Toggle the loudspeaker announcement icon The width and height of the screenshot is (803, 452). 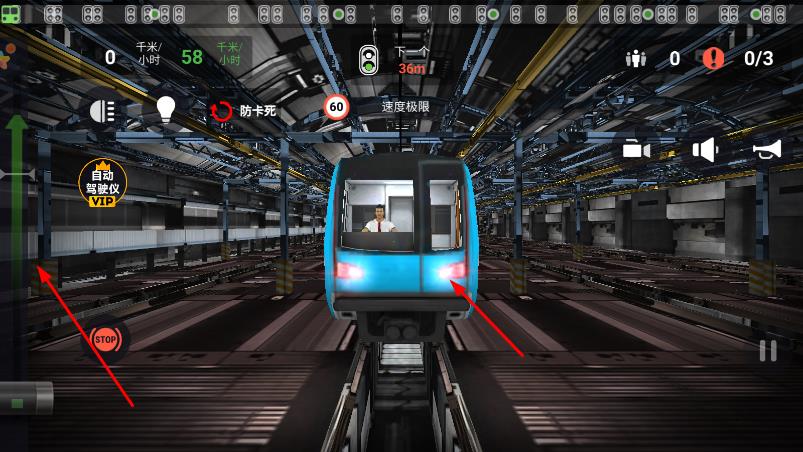click(706, 150)
